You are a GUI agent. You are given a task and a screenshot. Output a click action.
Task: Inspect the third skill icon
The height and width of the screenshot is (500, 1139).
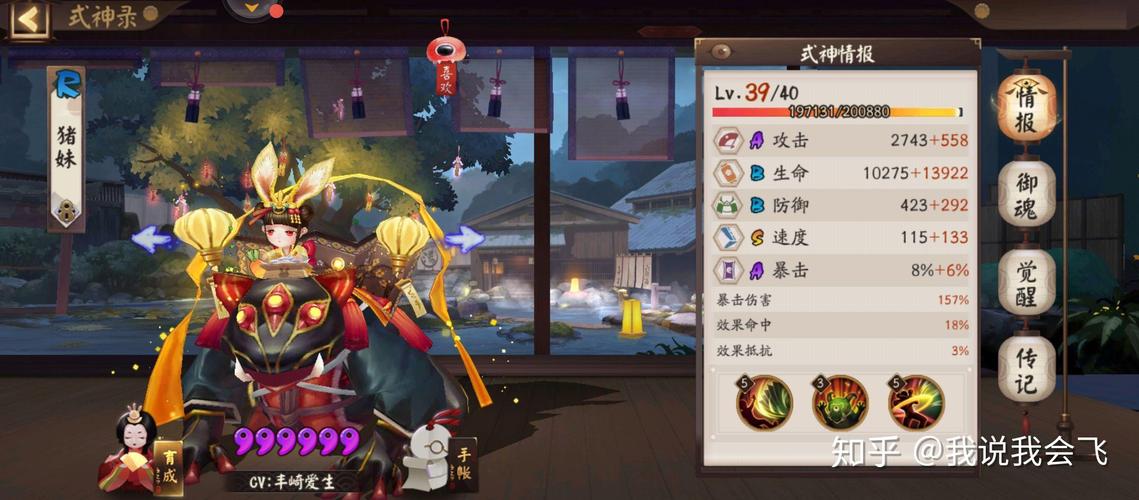pos(915,401)
